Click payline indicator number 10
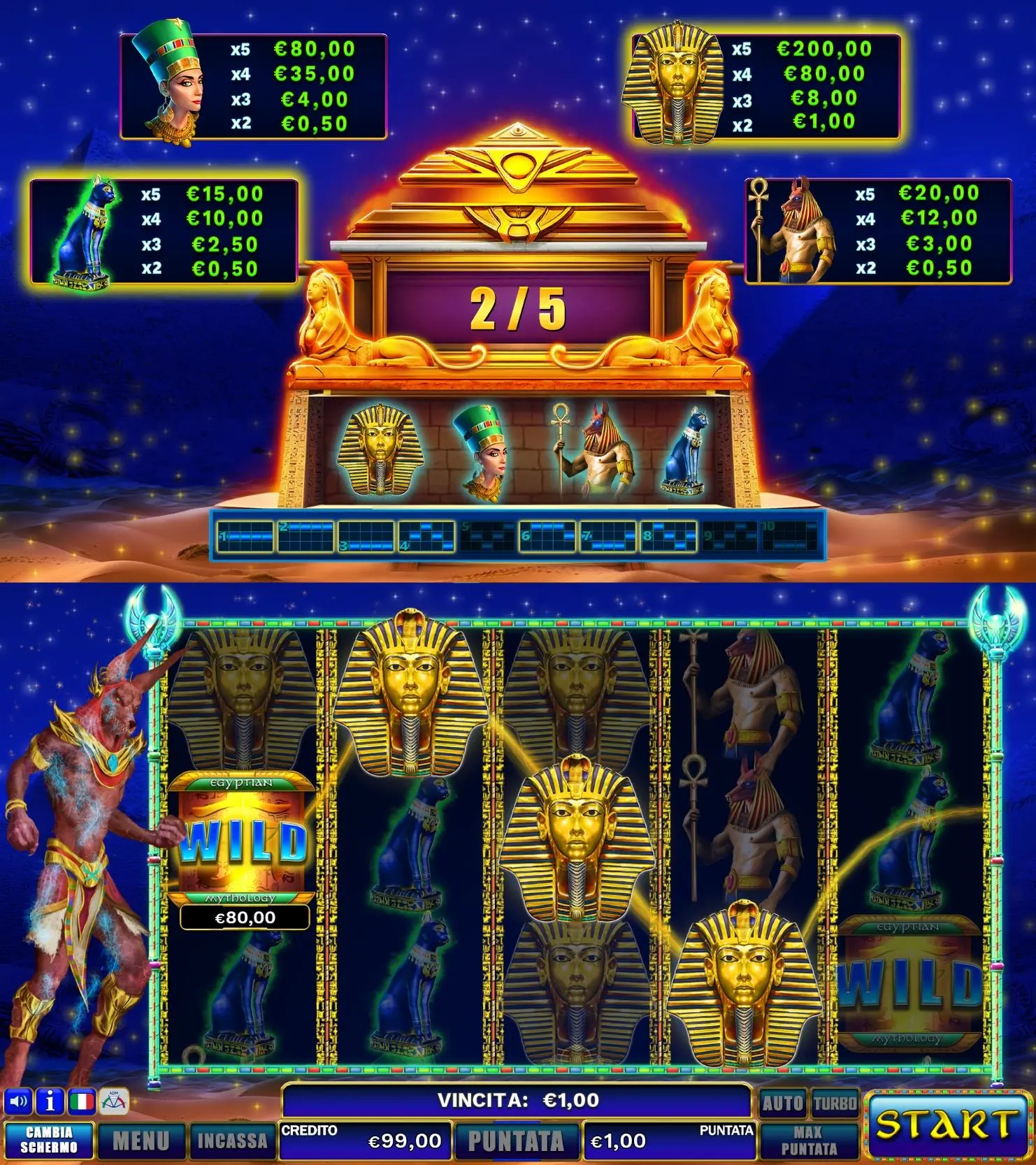The width and height of the screenshot is (1036, 1165). point(790,535)
